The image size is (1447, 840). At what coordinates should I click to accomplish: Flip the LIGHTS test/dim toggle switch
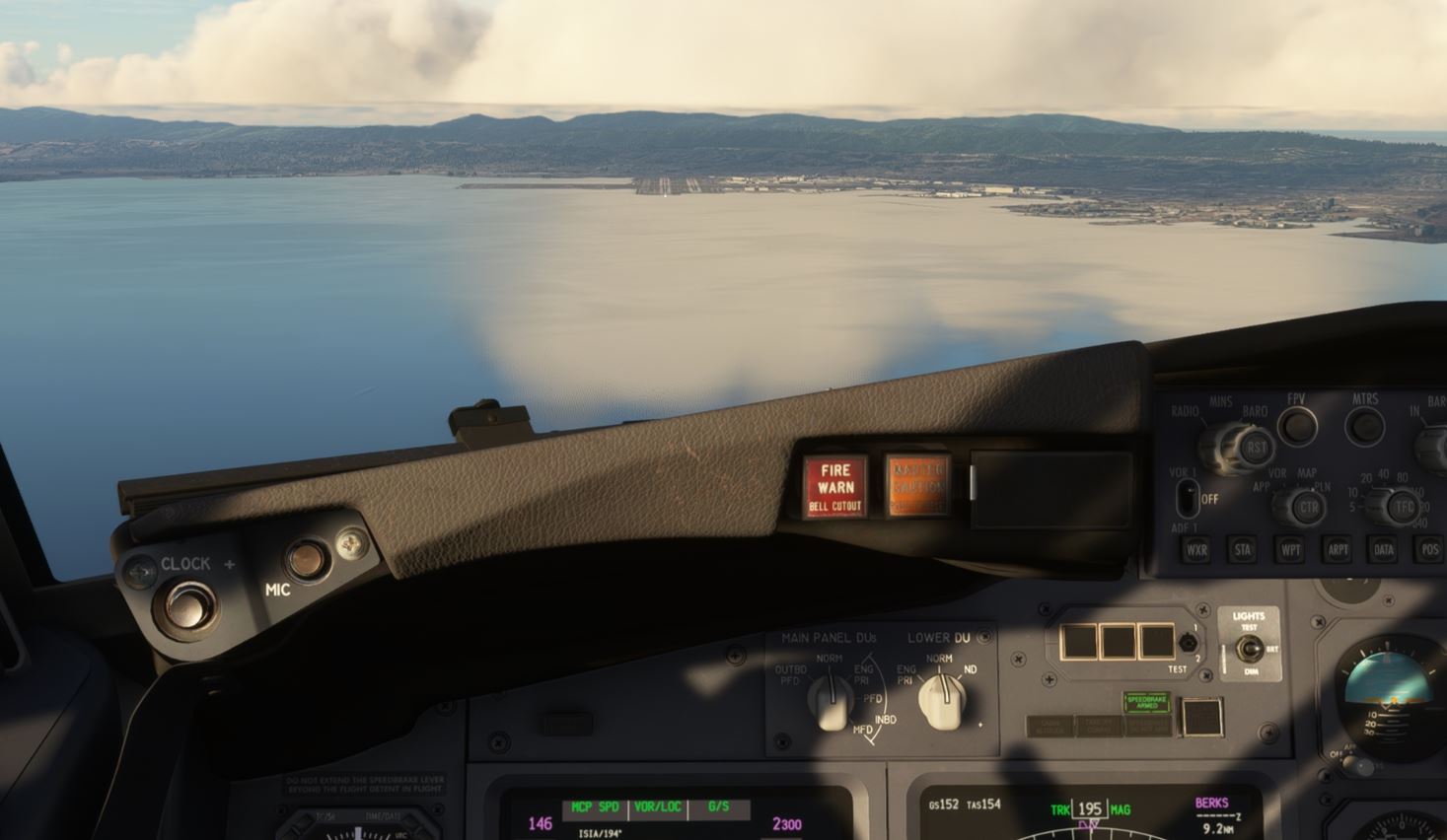(1251, 649)
